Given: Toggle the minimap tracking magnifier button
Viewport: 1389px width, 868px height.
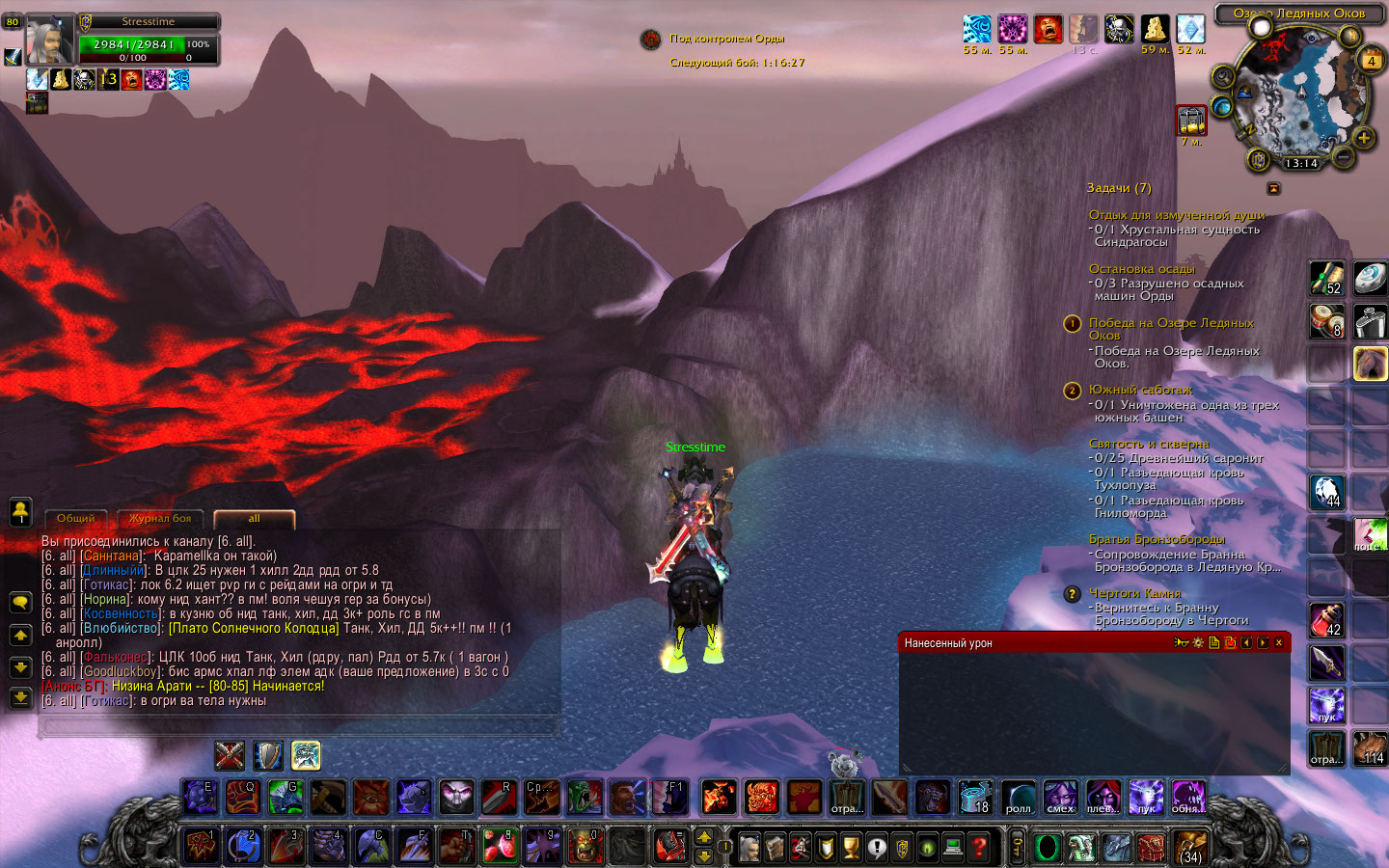Looking at the screenshot, I should coord(1223,76).
